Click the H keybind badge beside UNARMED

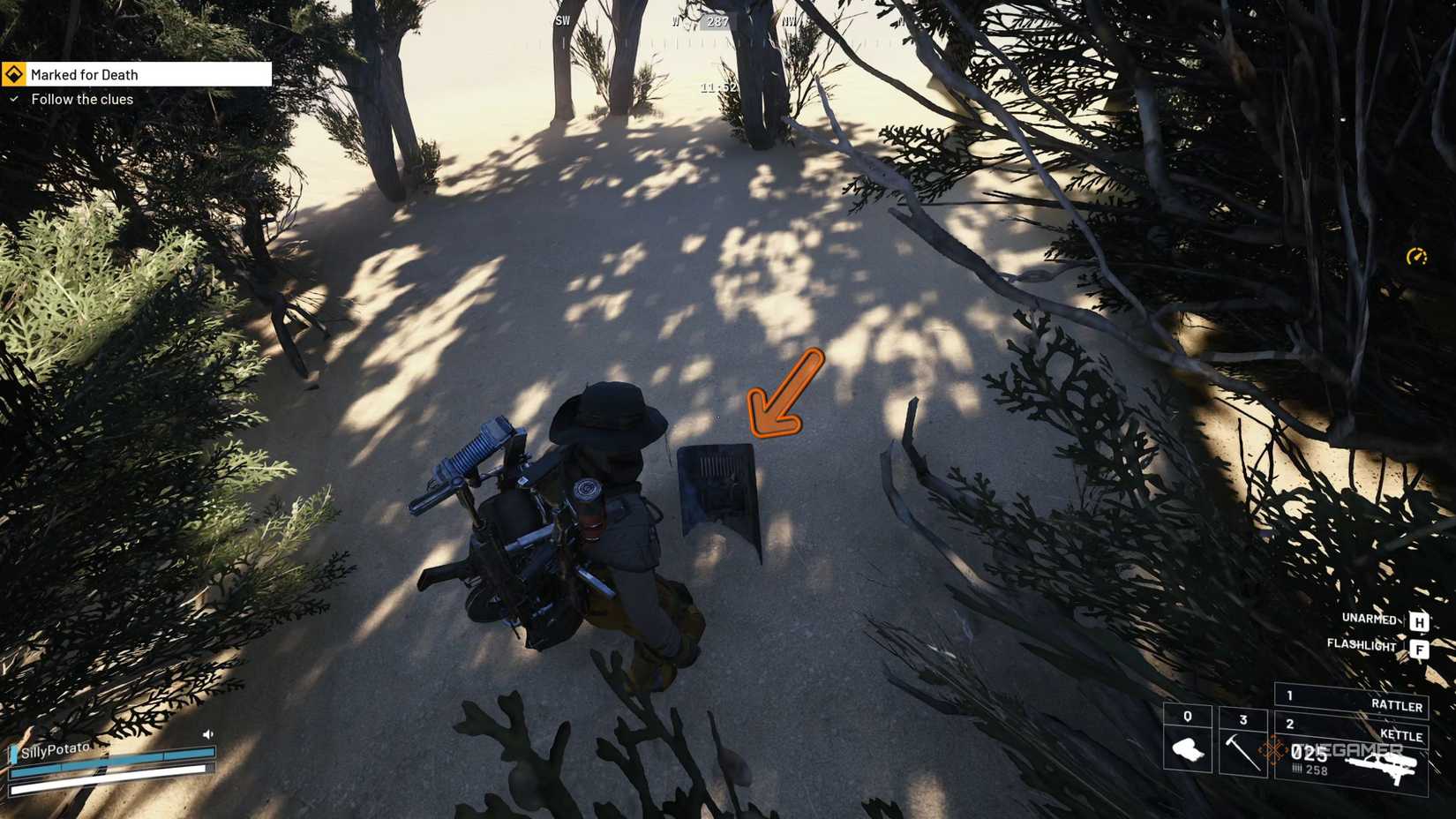[1419, 621]
